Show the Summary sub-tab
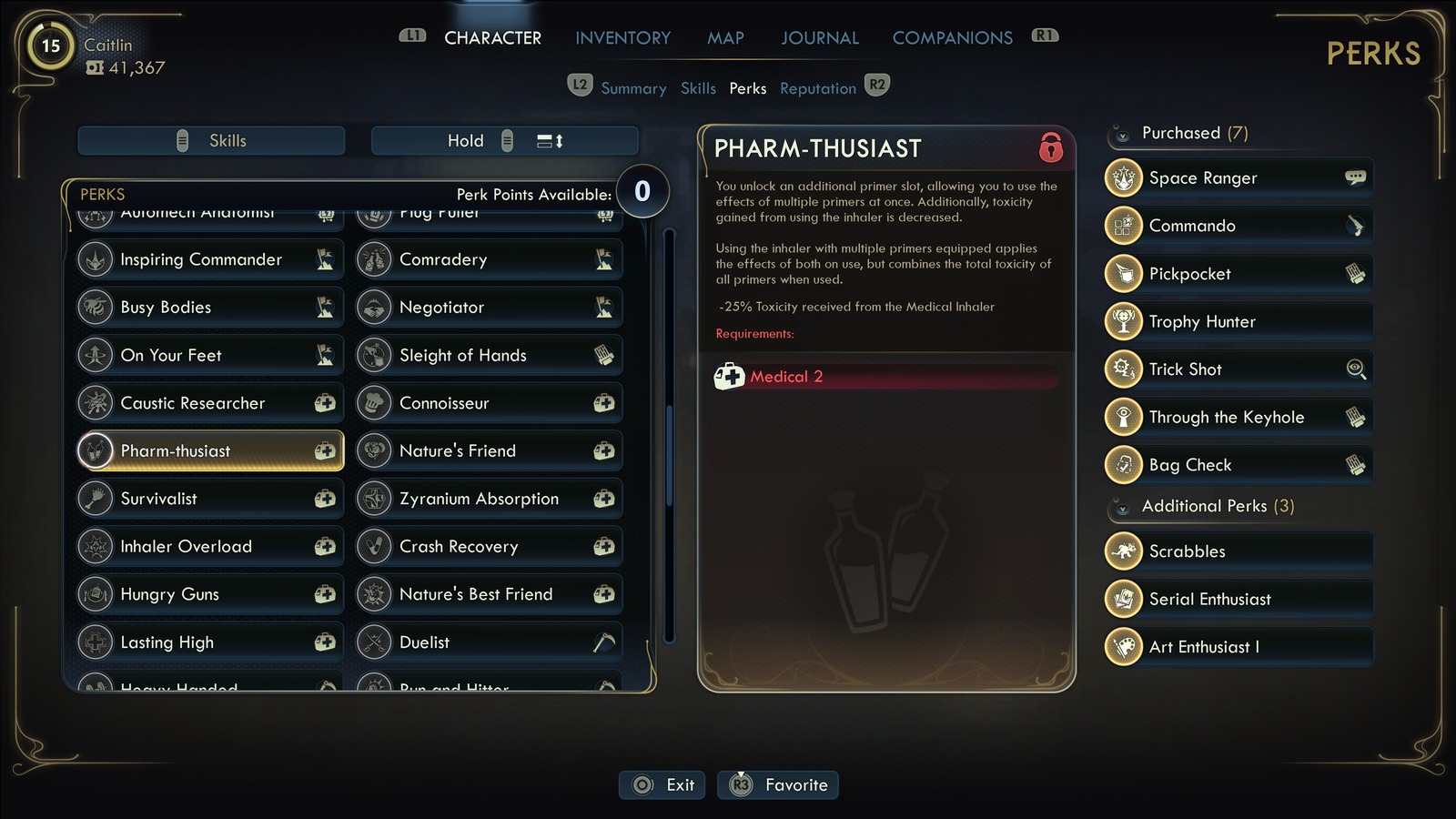Image resolution: width=1456 pixels, height=819 pixels. pyautogui.click(x=633, y=88)
